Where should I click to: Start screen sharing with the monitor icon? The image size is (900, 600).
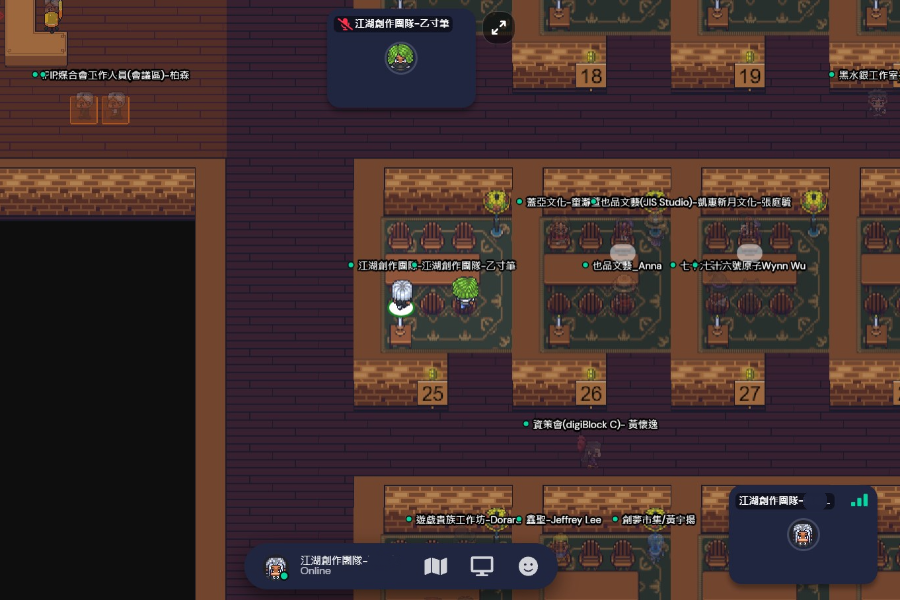(482, 566)
